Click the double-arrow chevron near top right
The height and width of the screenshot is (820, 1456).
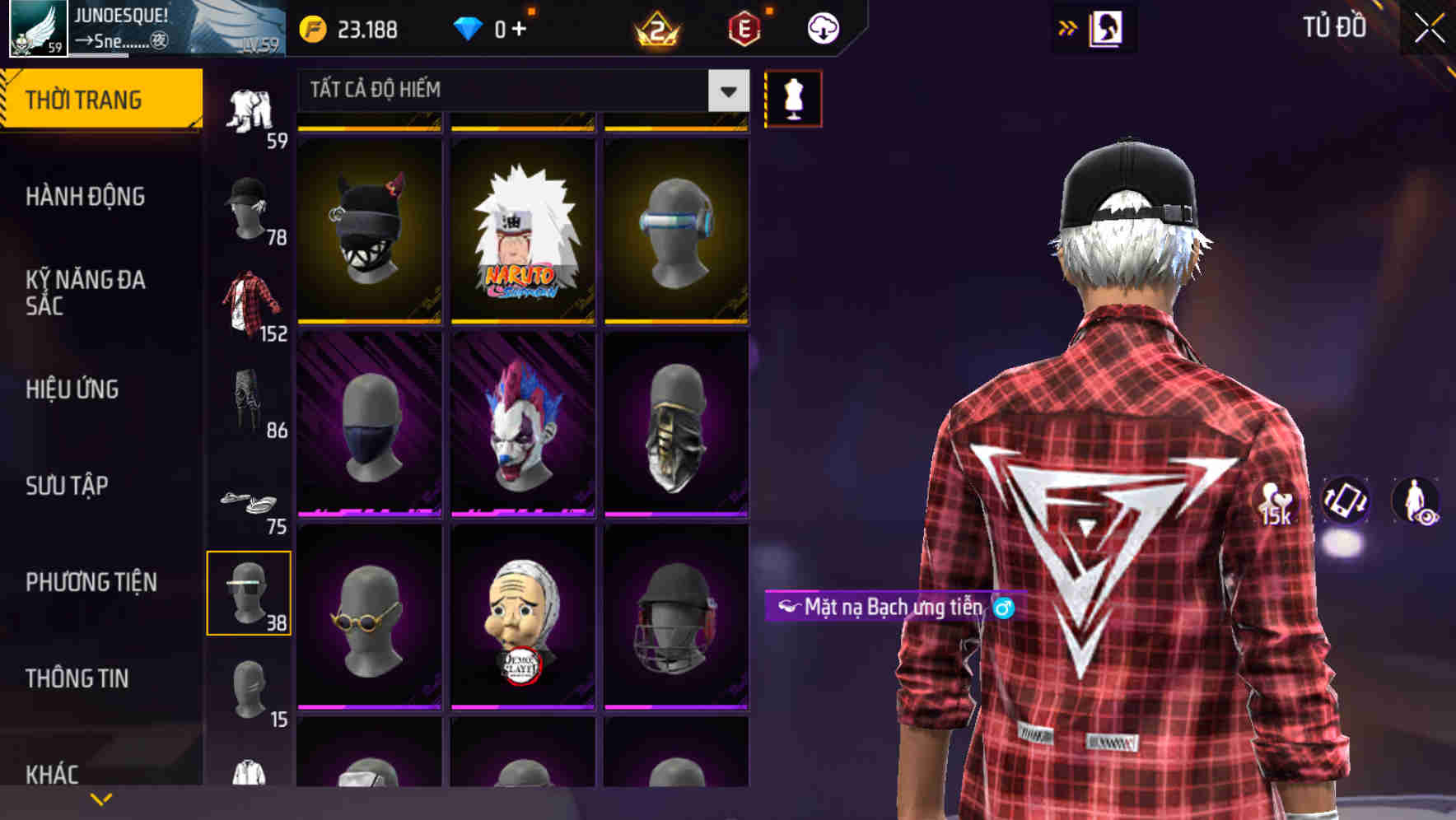point(1068,26)
